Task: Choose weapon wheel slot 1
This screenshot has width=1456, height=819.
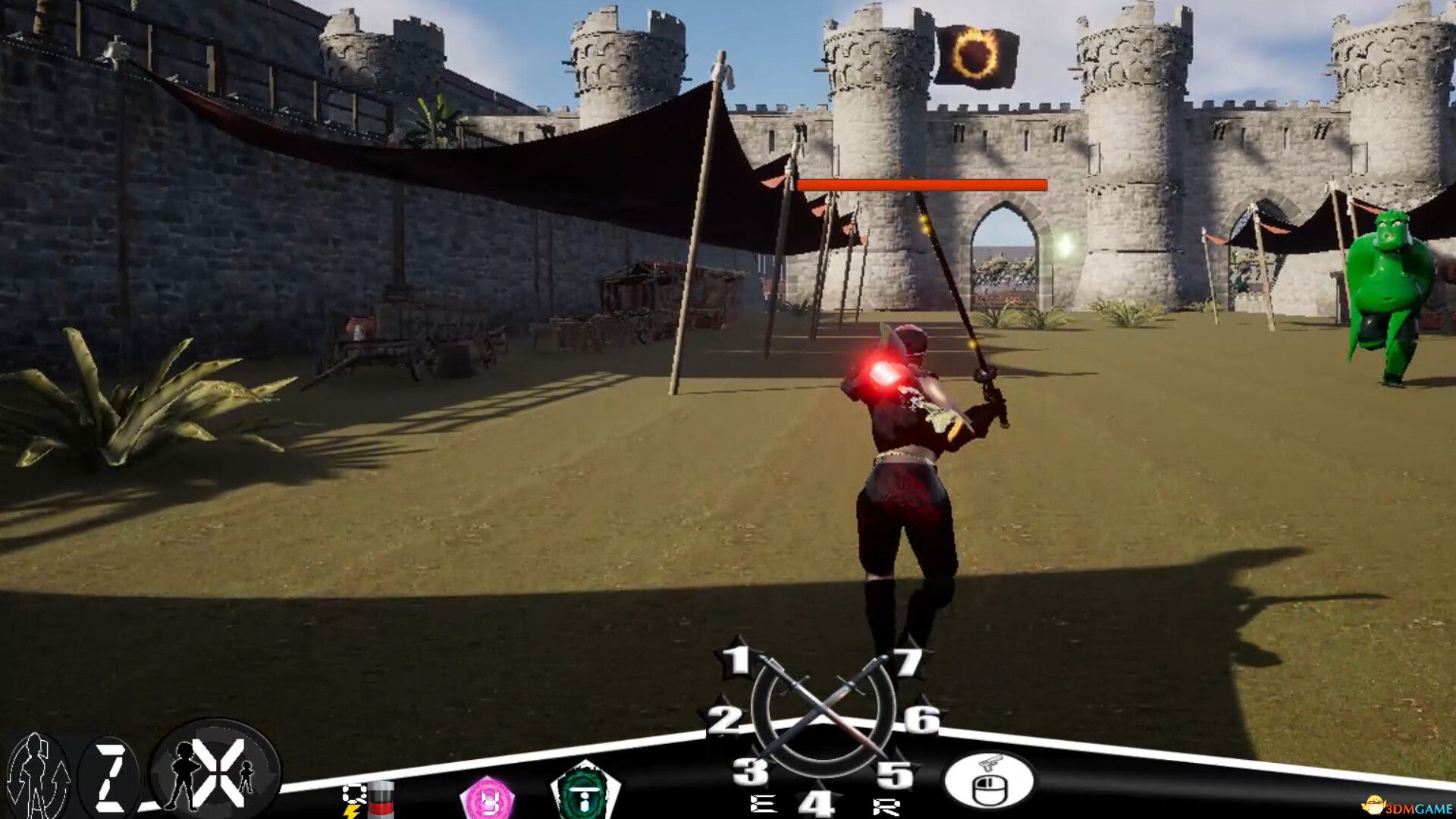Action: click(x=737, y=661)
